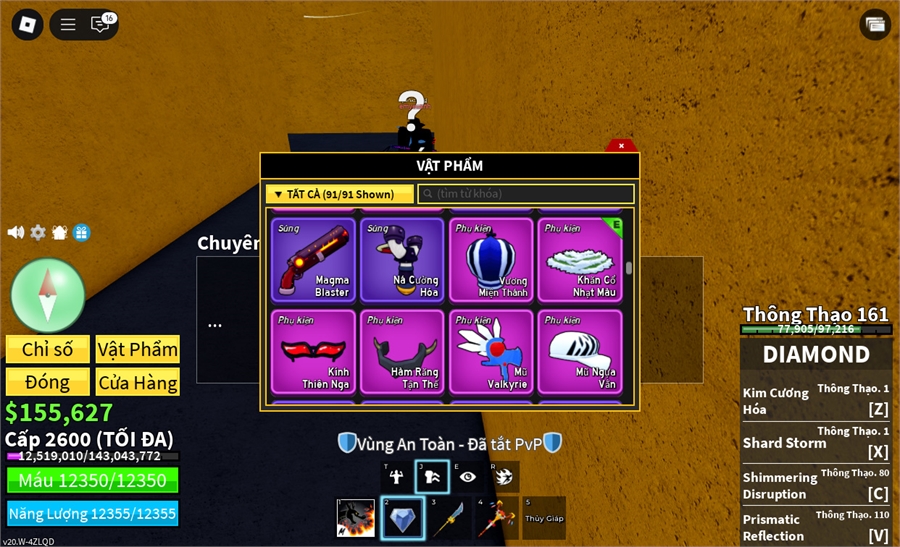Open the Cửa Hàng shop
Image resolution: width=900 pixels, height=547 pixels.
click(137, 382)
